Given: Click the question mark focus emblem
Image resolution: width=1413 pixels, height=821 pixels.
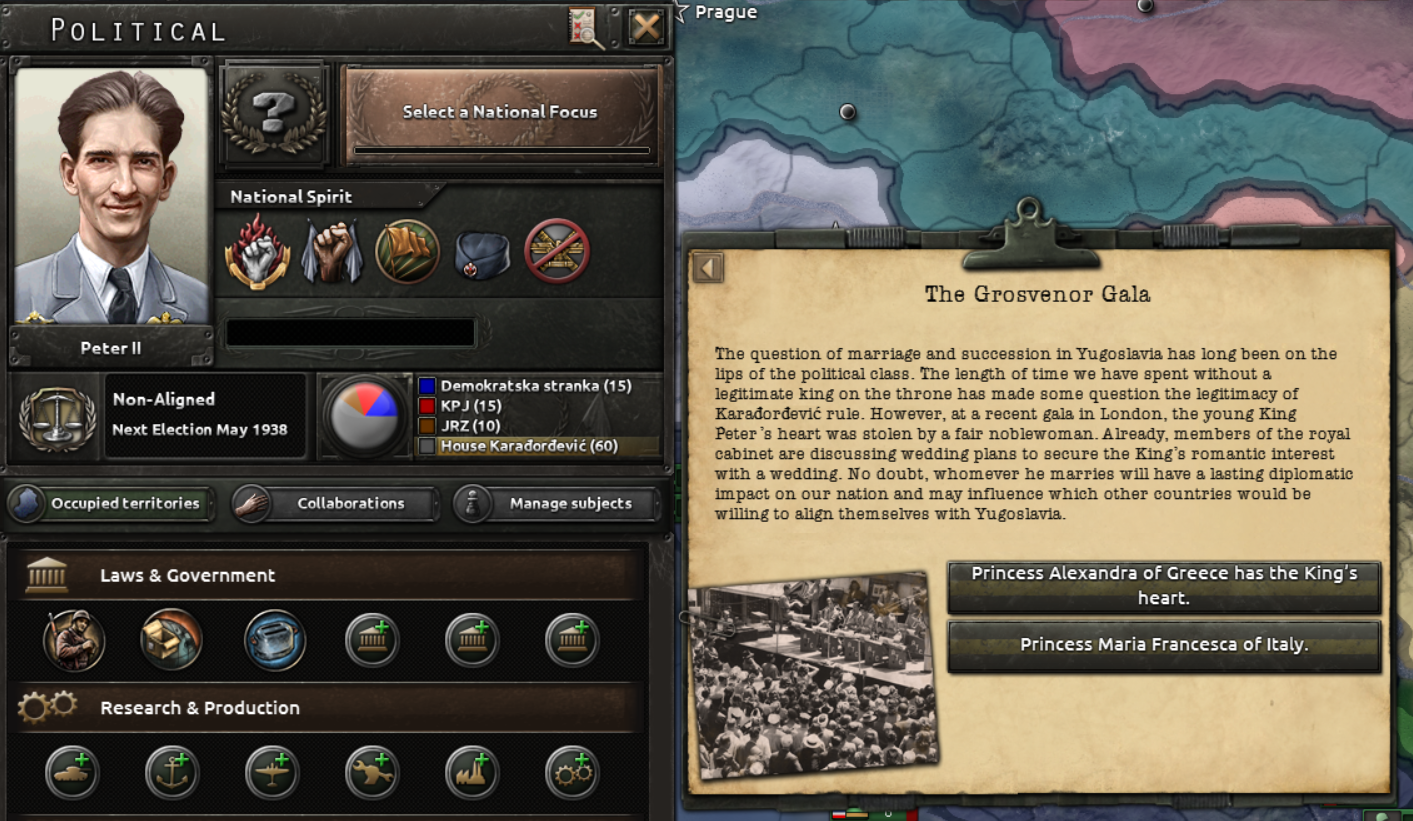Looking at the screenshot, I should (x=274, y=112).
